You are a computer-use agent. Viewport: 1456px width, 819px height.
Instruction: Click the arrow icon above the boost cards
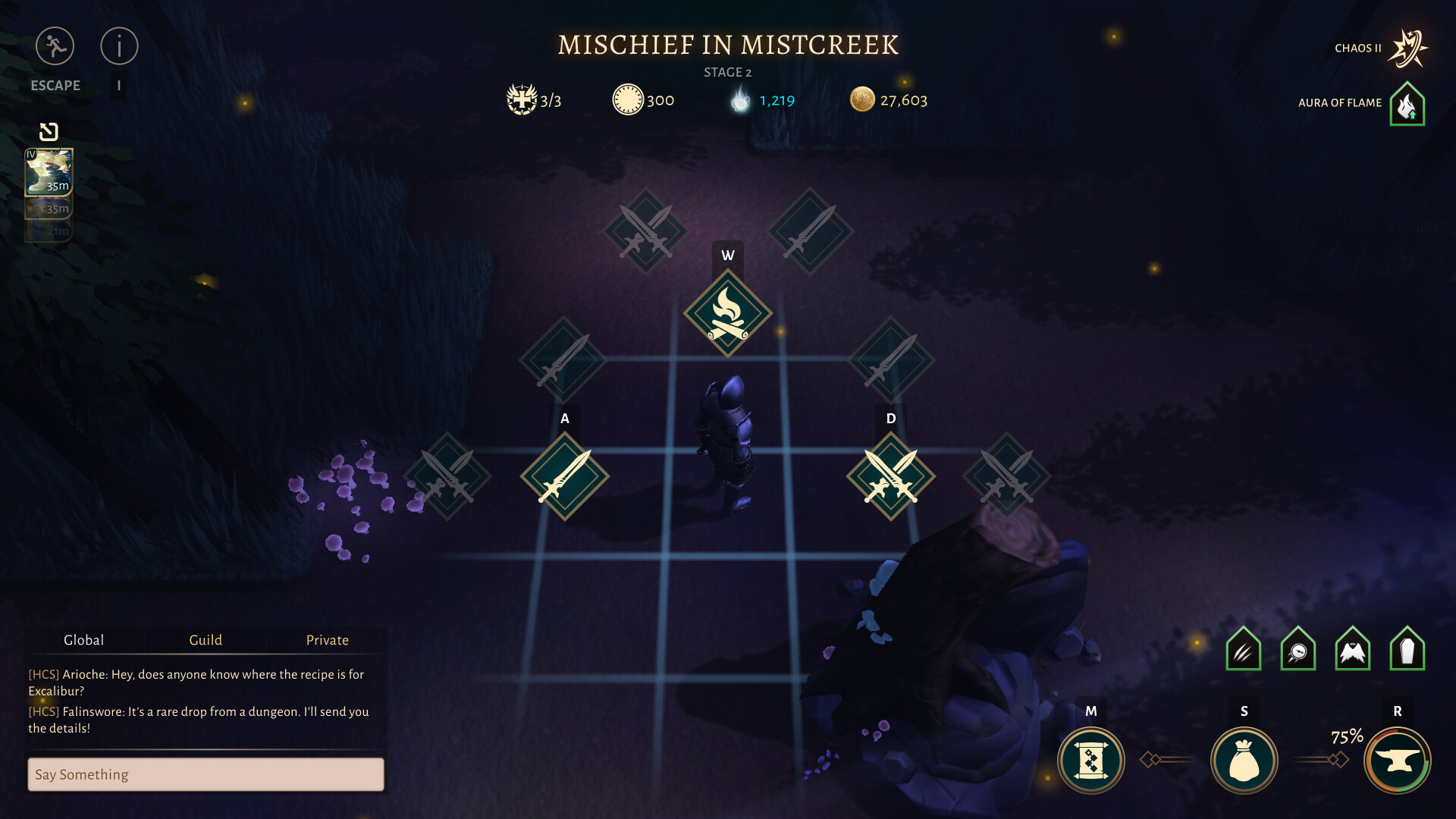pyautogui.click(x=49, y=132)
